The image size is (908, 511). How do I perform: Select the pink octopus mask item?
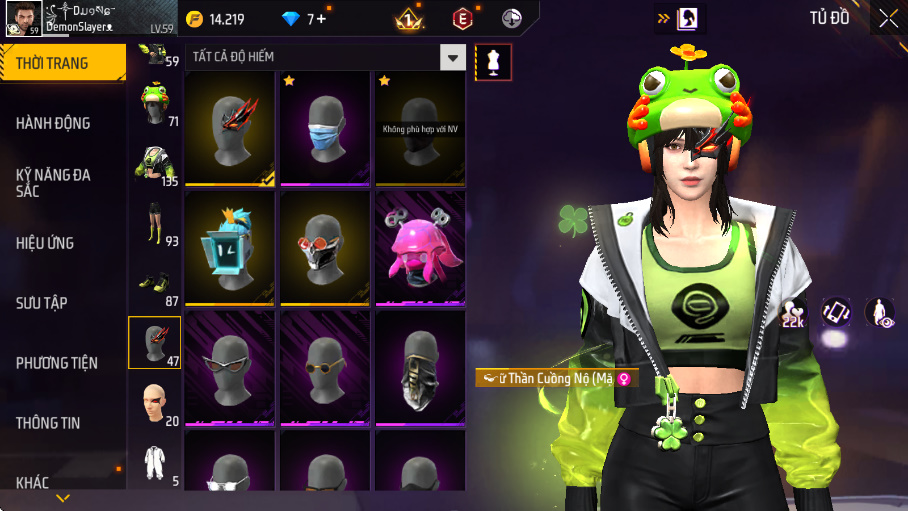pos(420,248)
